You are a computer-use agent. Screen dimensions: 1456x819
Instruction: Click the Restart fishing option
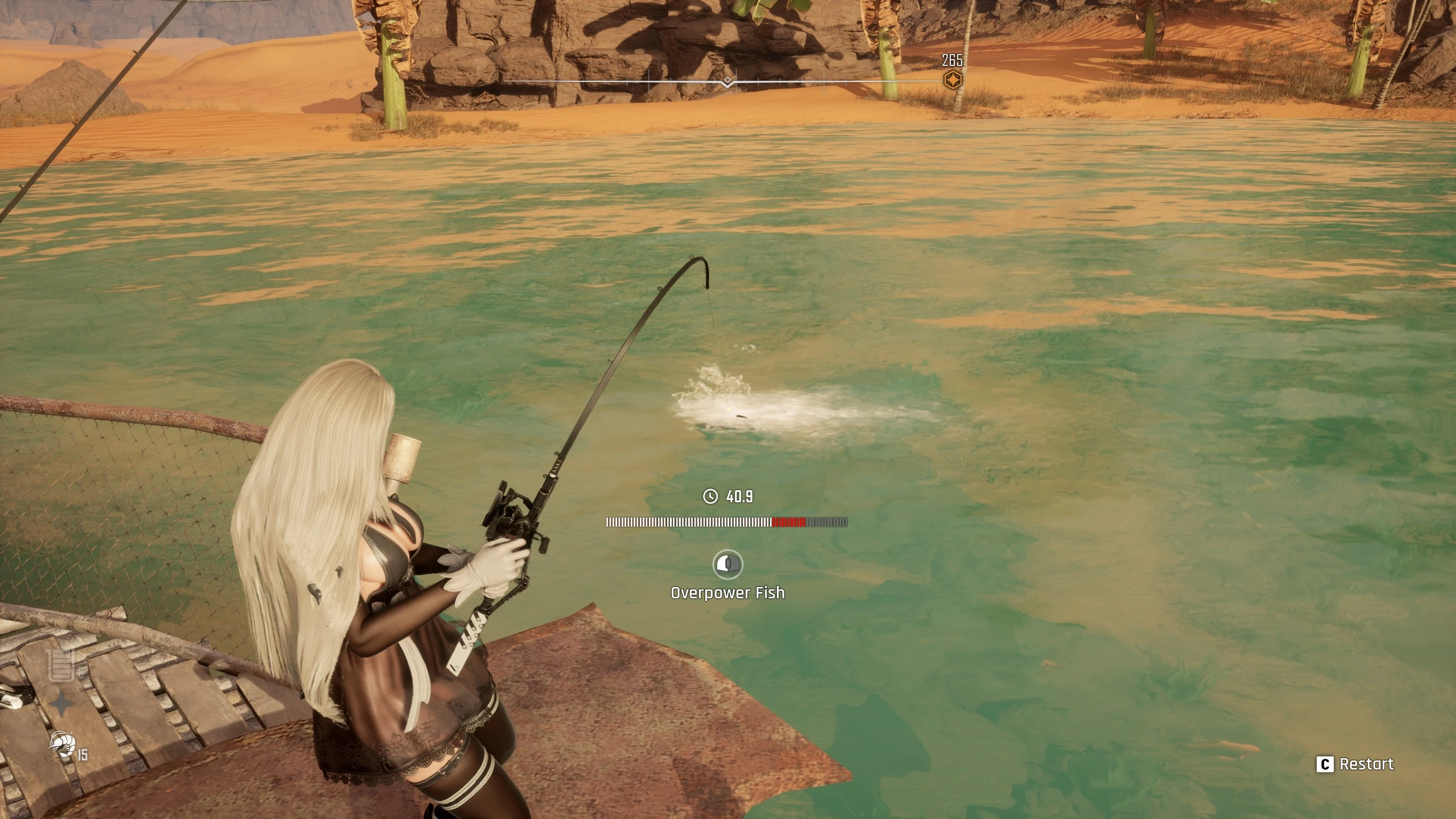point(1355,764)
